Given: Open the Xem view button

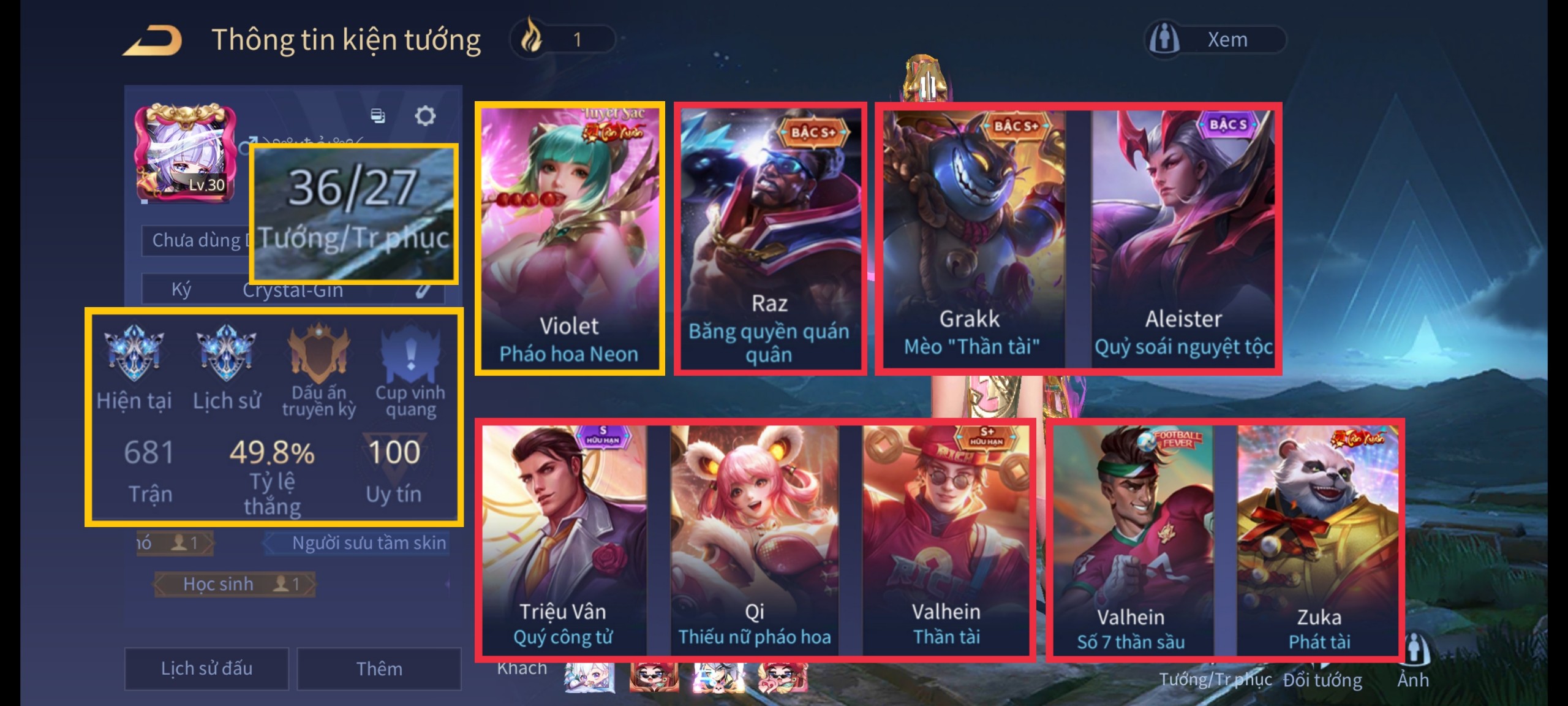Looking at the screenshot, I should pos(1215,40).
